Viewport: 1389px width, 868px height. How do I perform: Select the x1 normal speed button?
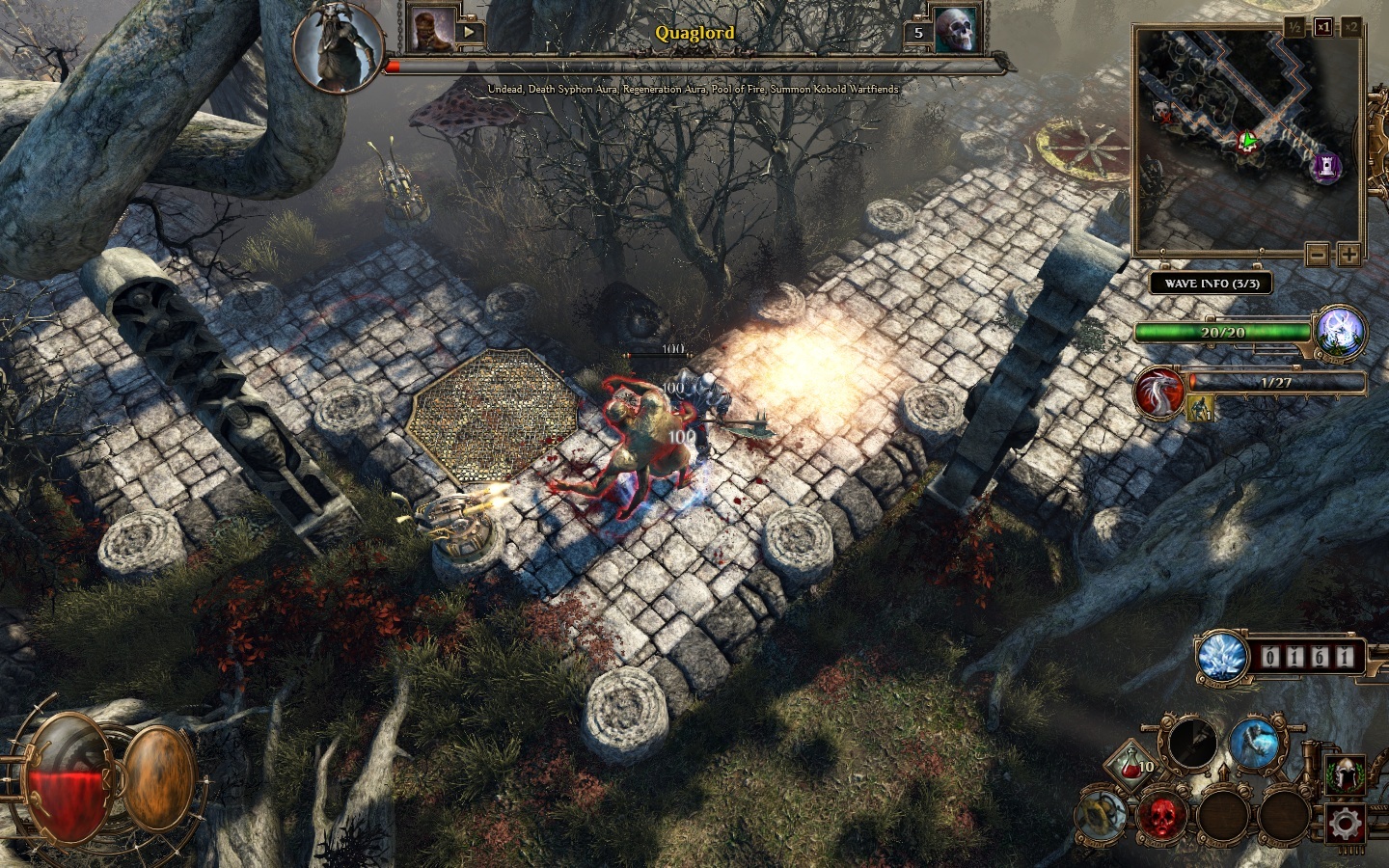click(1322, 27)
